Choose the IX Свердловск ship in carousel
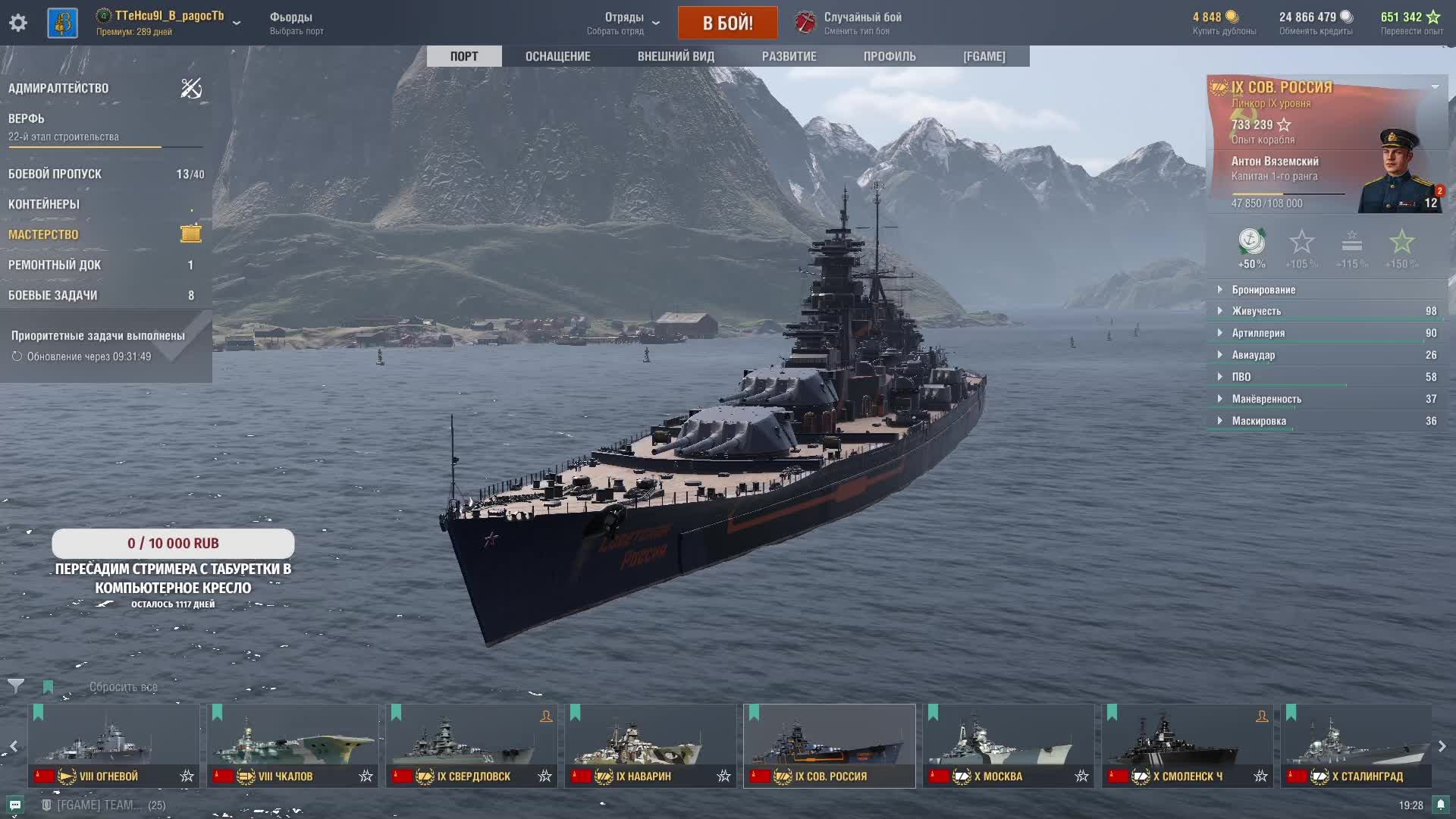Screen dimensions: 1456x819 point(471,745)
